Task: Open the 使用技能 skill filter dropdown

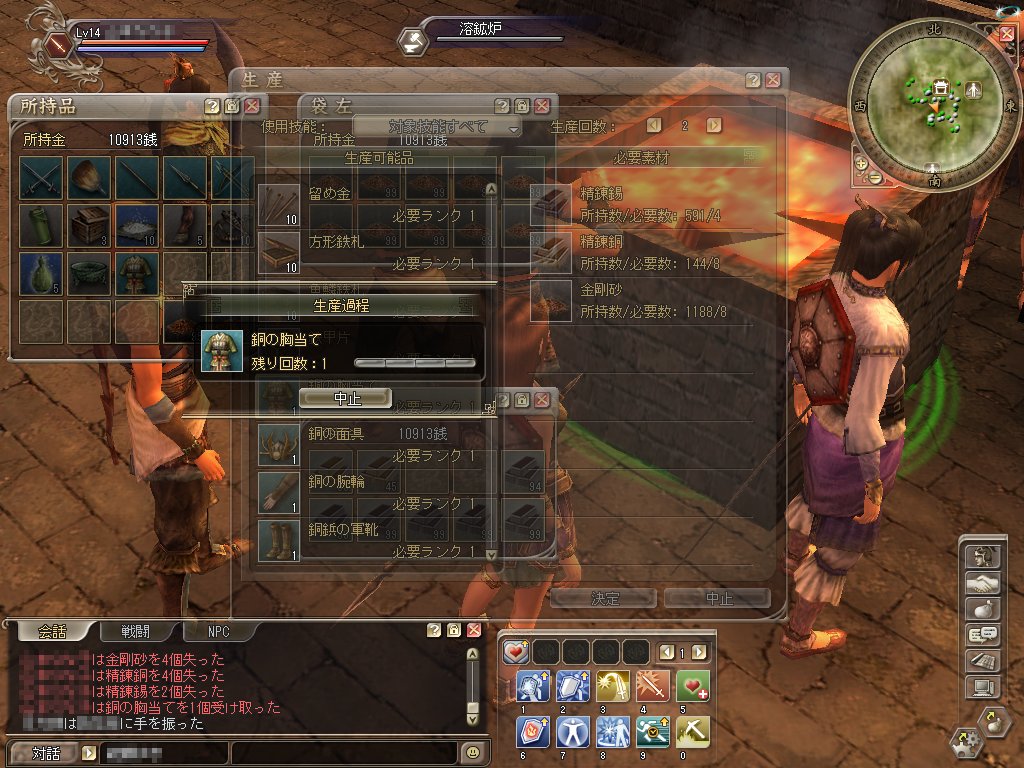Action: tap(438, 127)
